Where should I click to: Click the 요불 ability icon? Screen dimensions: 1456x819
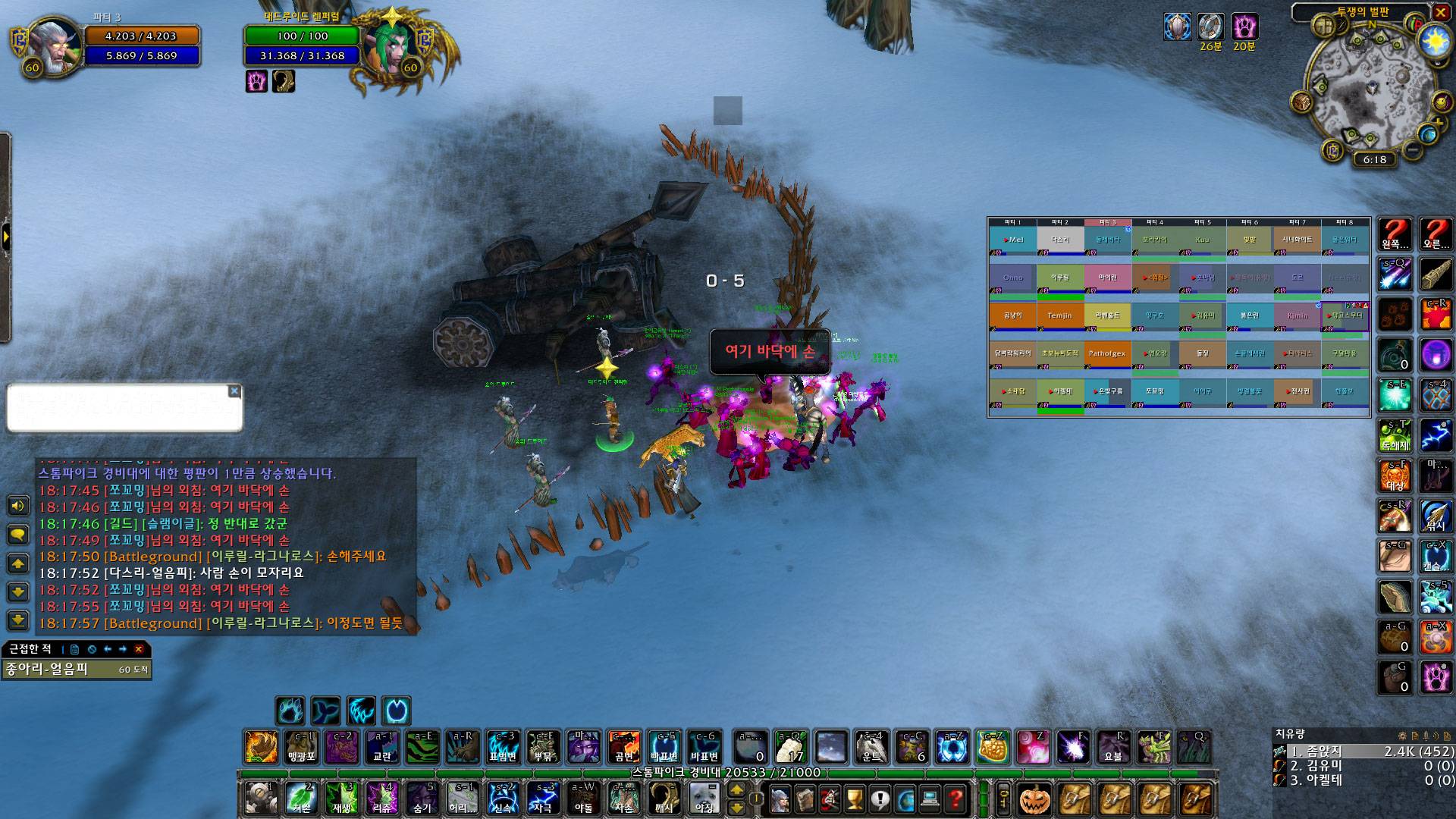point(1112,747)
